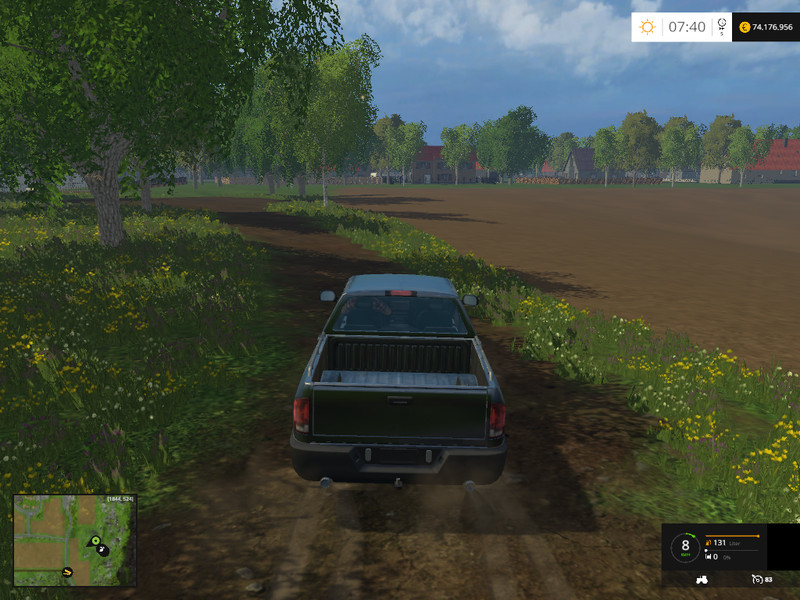Image resolution: width=800 pixels, height=600 pixels.
Task: Toggle the cruise control icon
Action: [756, 579]
